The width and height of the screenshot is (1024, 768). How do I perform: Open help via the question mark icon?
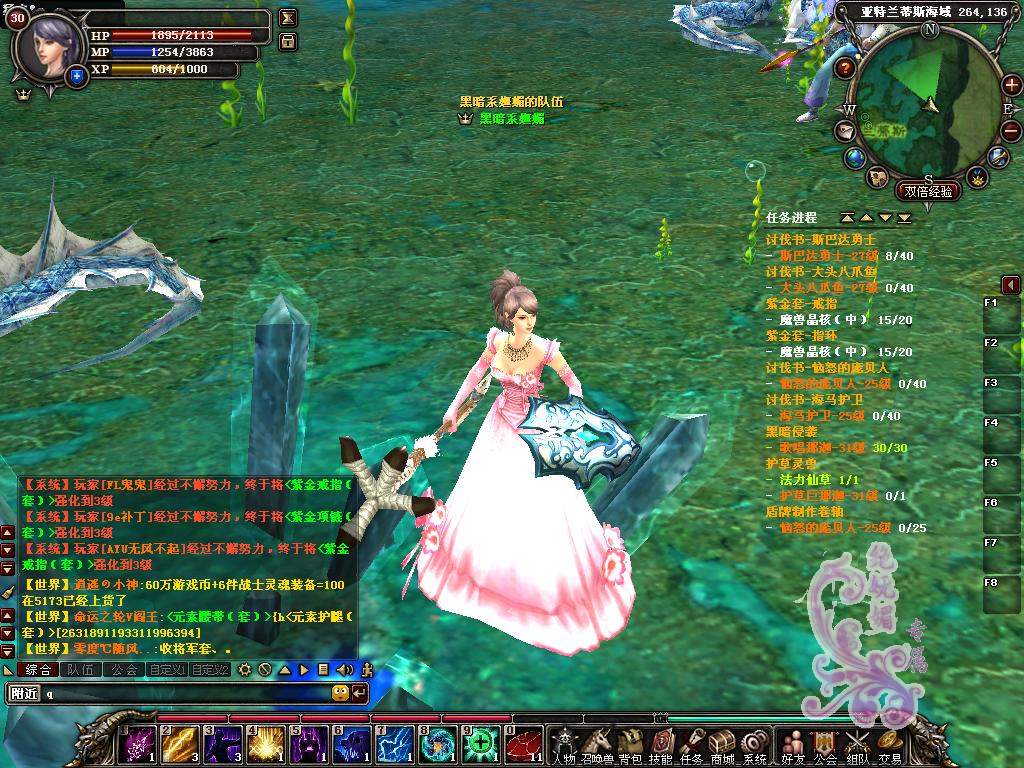pyautogui.click(x=845, y=68)
